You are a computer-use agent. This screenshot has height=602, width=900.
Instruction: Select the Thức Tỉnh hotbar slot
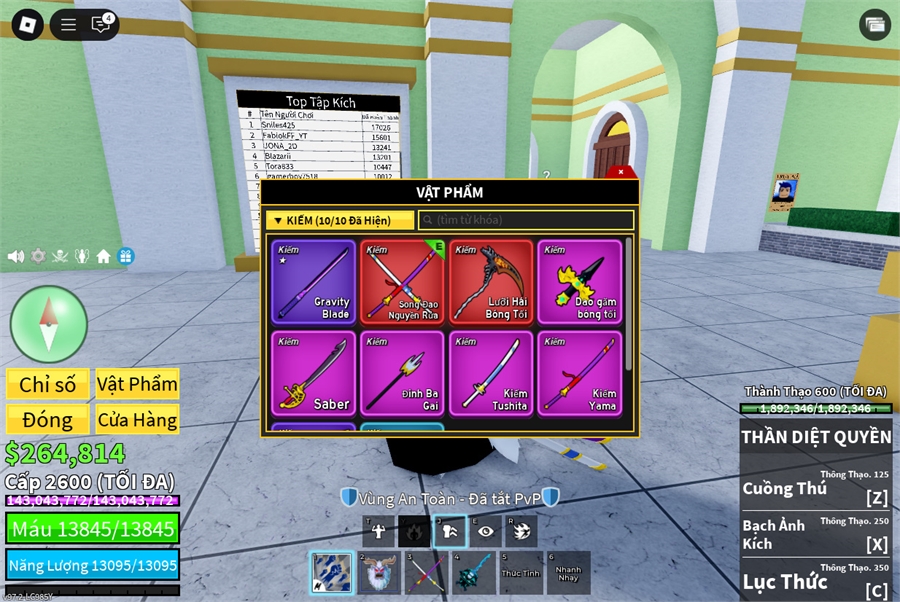[x=521, y=573]
